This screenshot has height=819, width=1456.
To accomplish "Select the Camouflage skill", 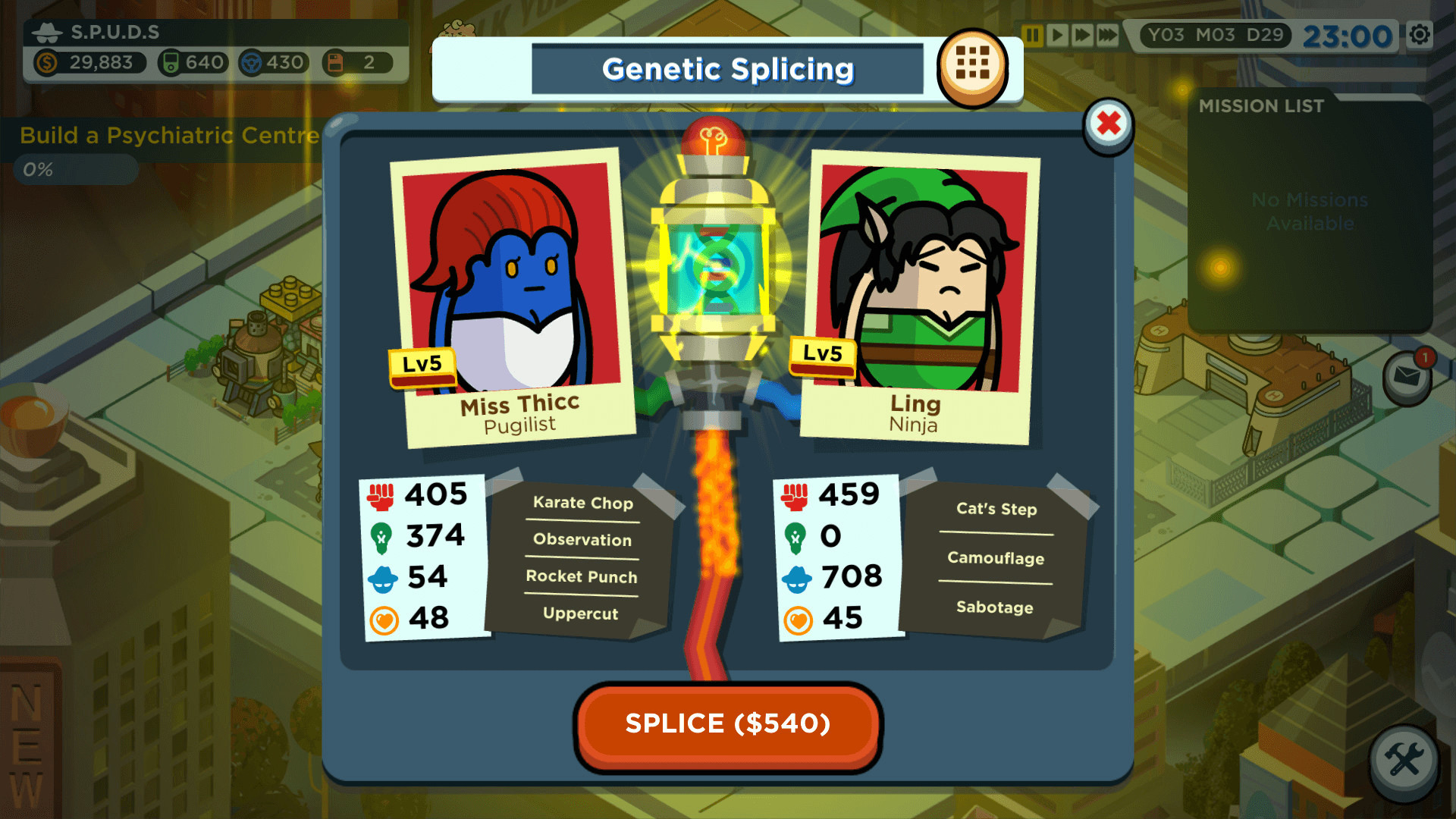I will pyautogui.click(x=995, y=559).
